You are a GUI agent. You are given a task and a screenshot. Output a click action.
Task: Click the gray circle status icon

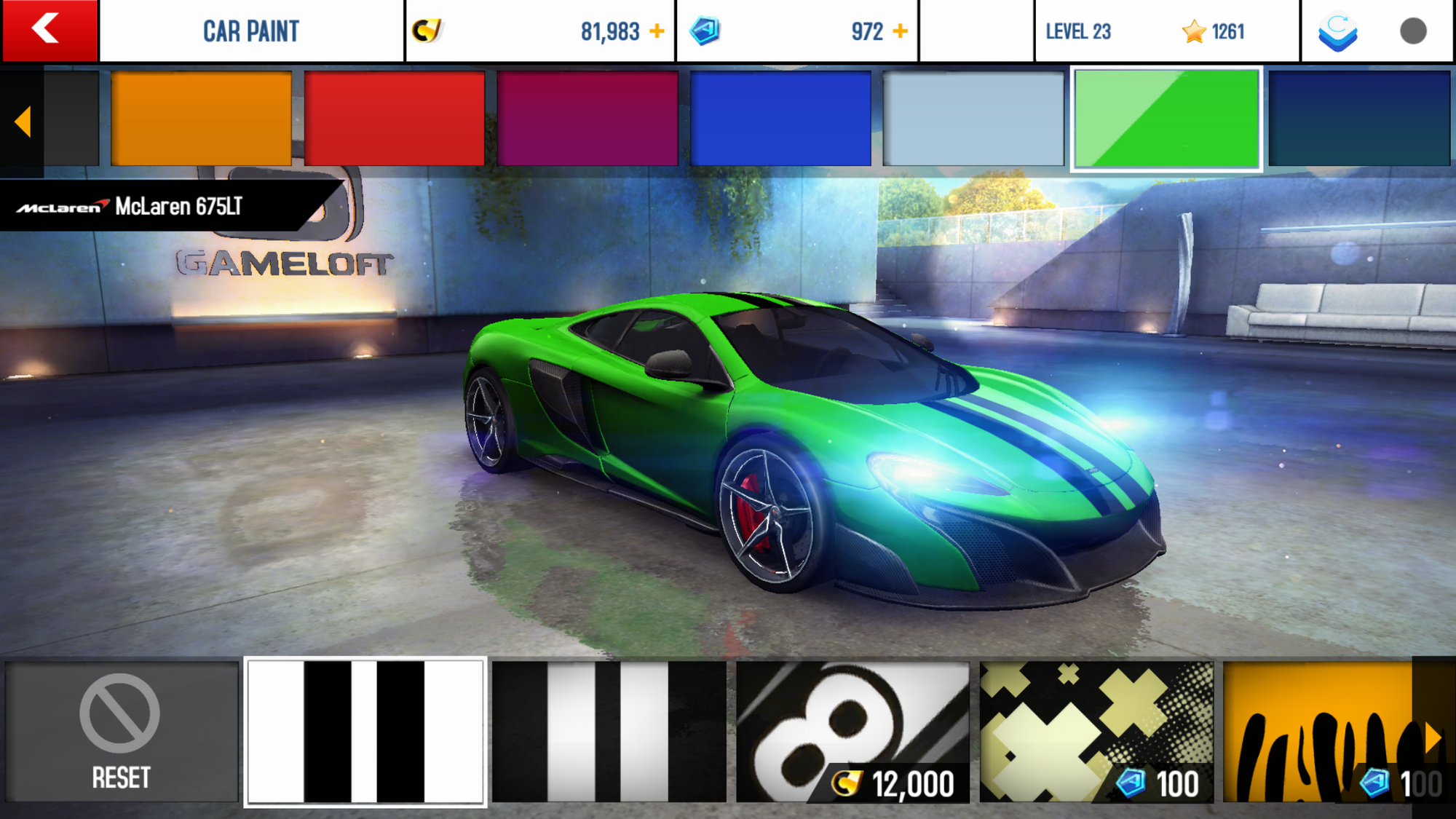pos(1413,31)
